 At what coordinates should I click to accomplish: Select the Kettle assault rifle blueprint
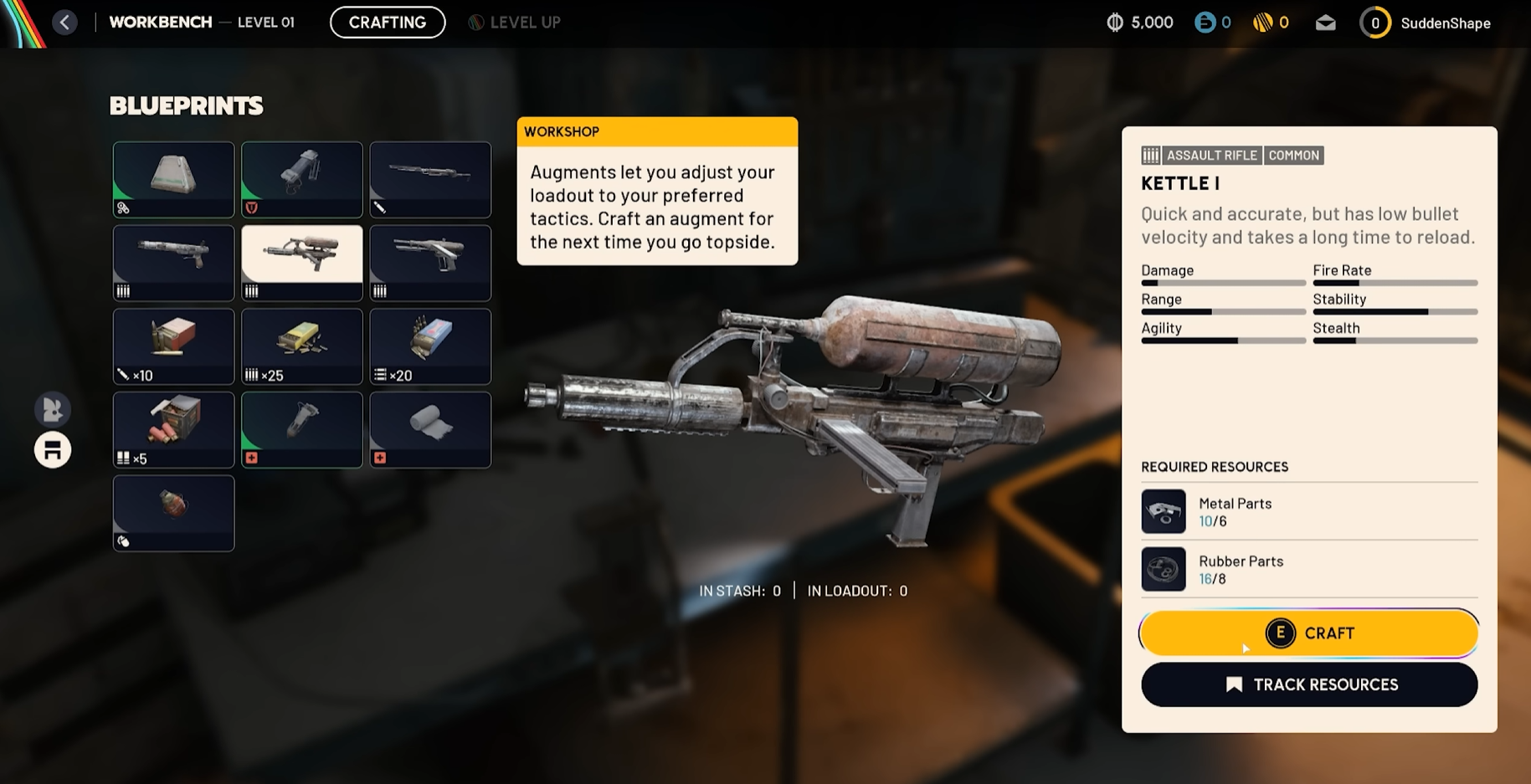301,262
